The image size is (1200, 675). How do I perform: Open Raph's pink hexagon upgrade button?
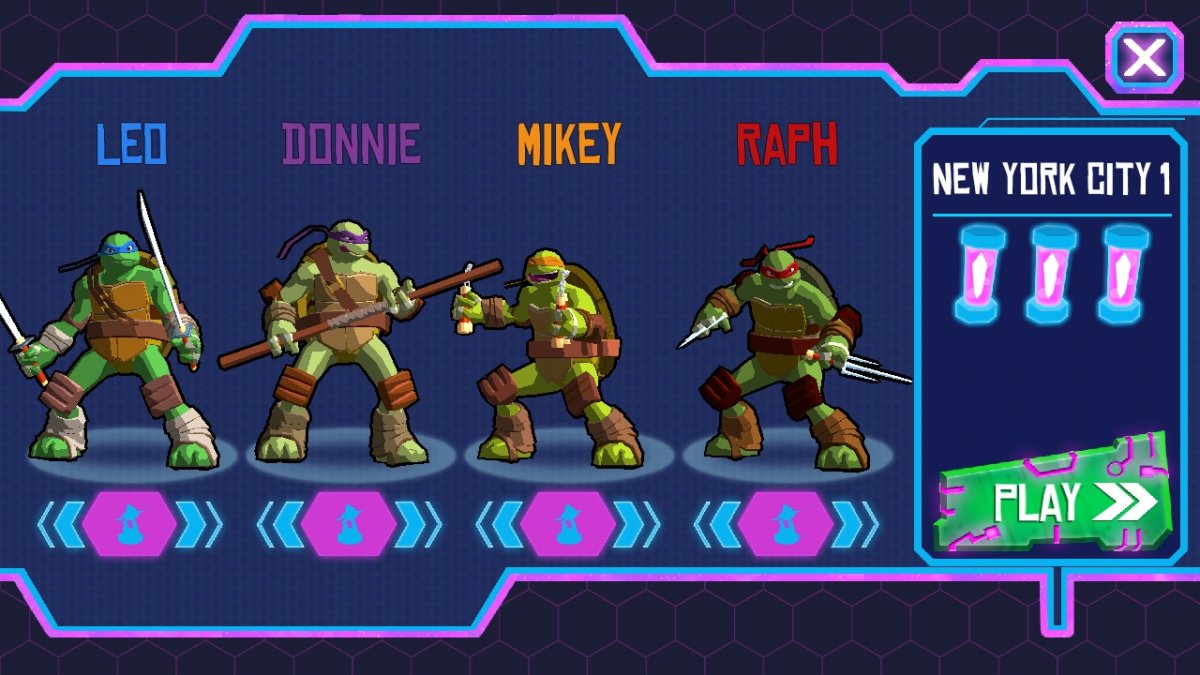click(x=786, y=524)
